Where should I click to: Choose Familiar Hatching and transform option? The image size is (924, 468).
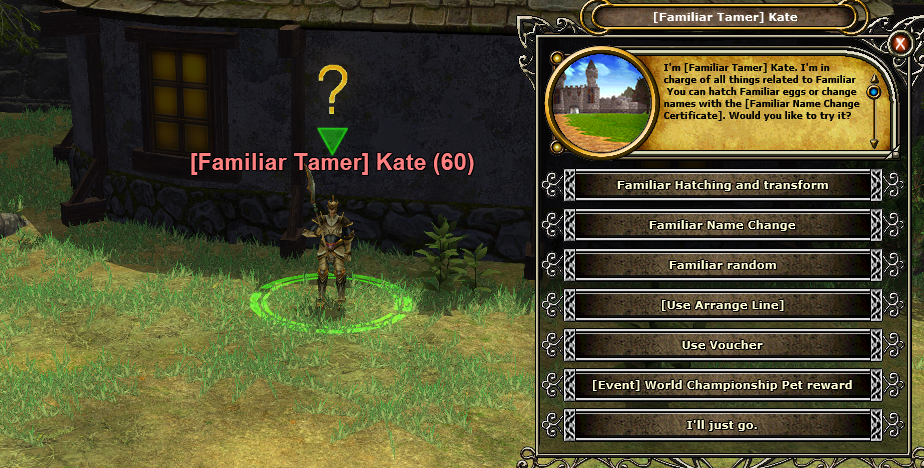(722, 185)
